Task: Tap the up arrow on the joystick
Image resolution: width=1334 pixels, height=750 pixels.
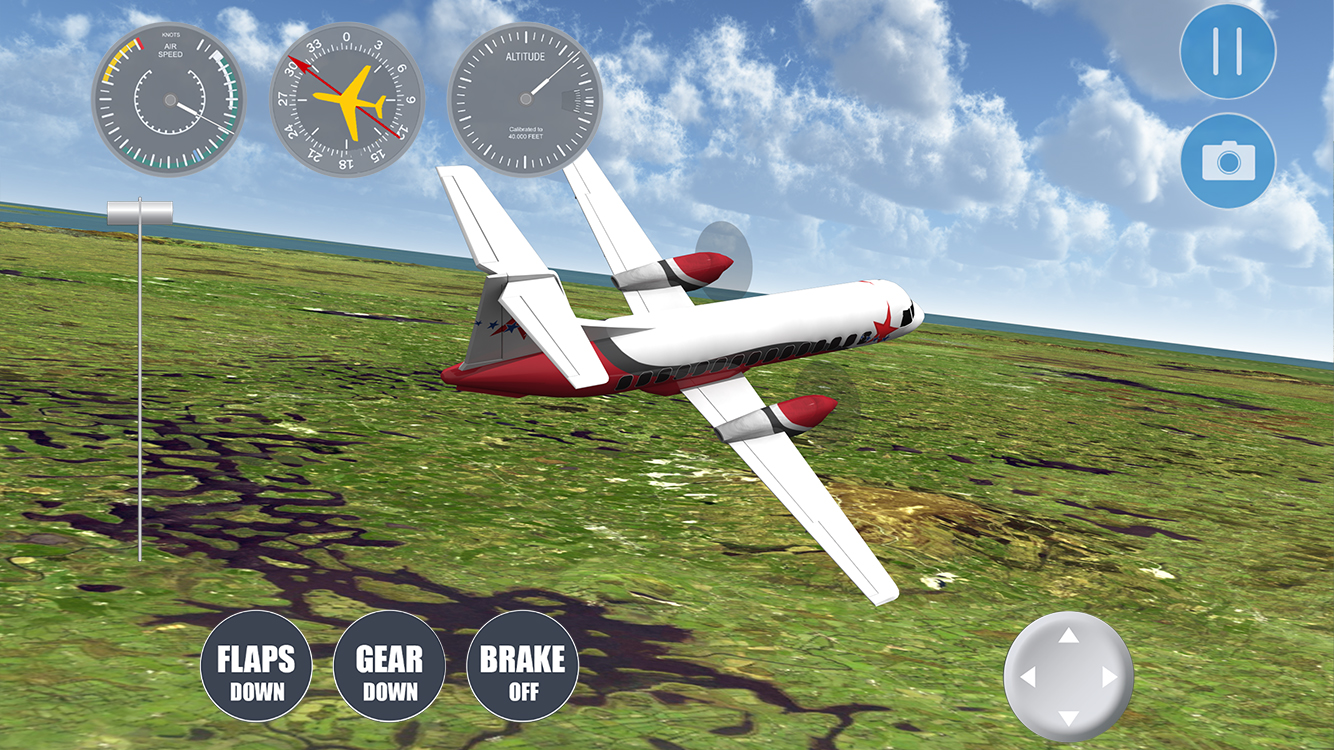Action: pos(1068,636)
